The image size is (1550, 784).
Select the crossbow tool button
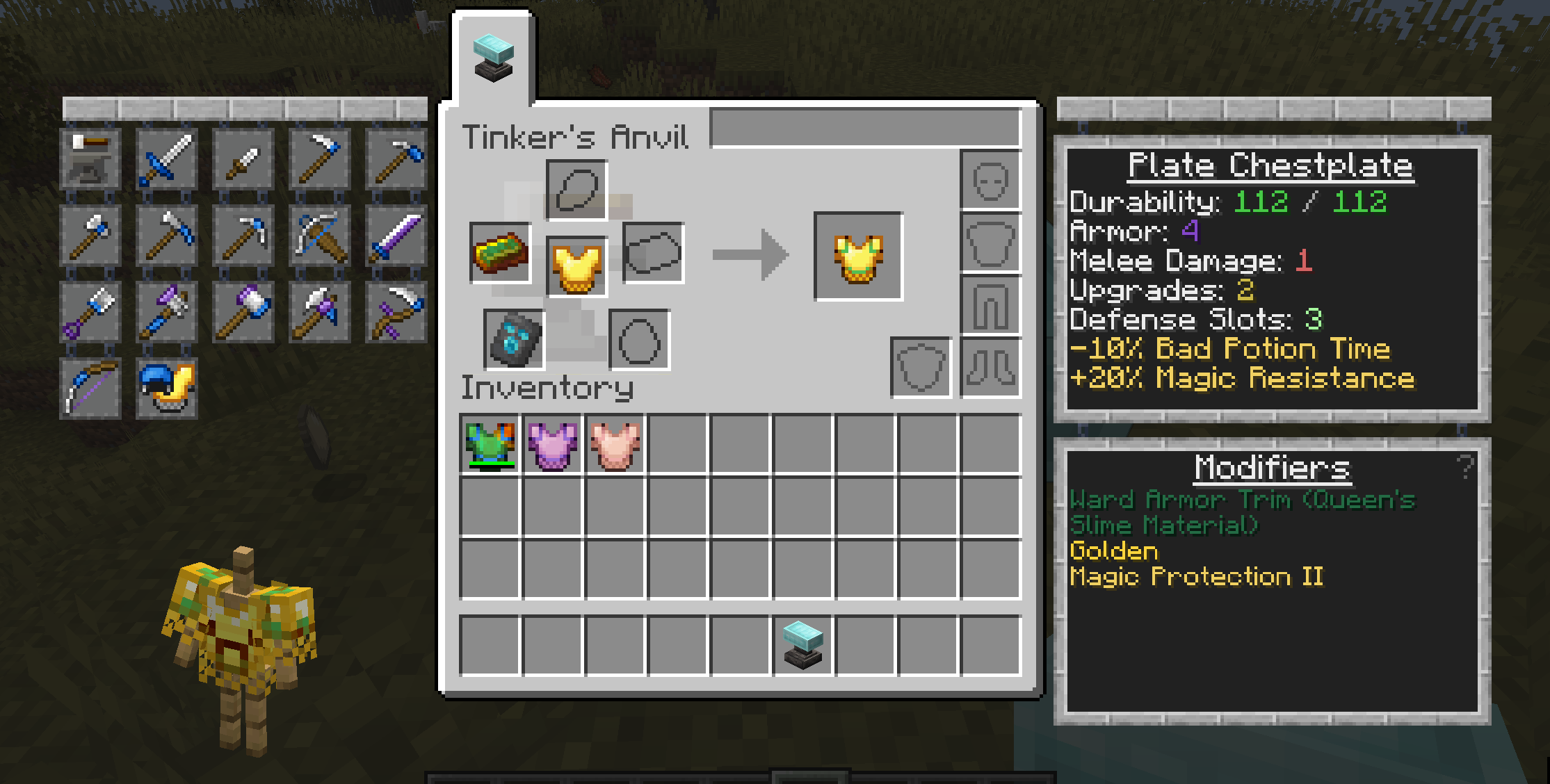tap(320, 236)
